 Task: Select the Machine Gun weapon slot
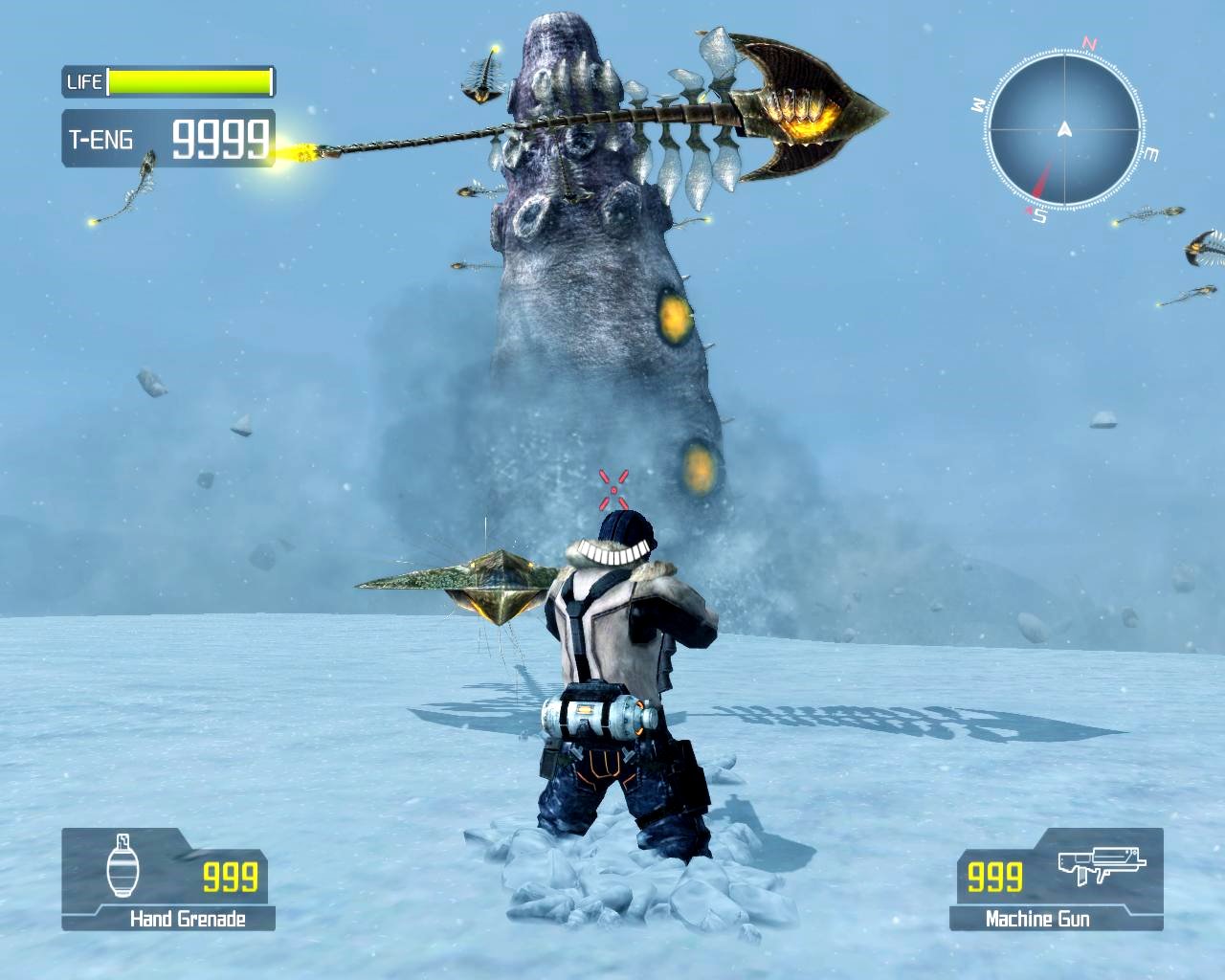pos(1056,879)
